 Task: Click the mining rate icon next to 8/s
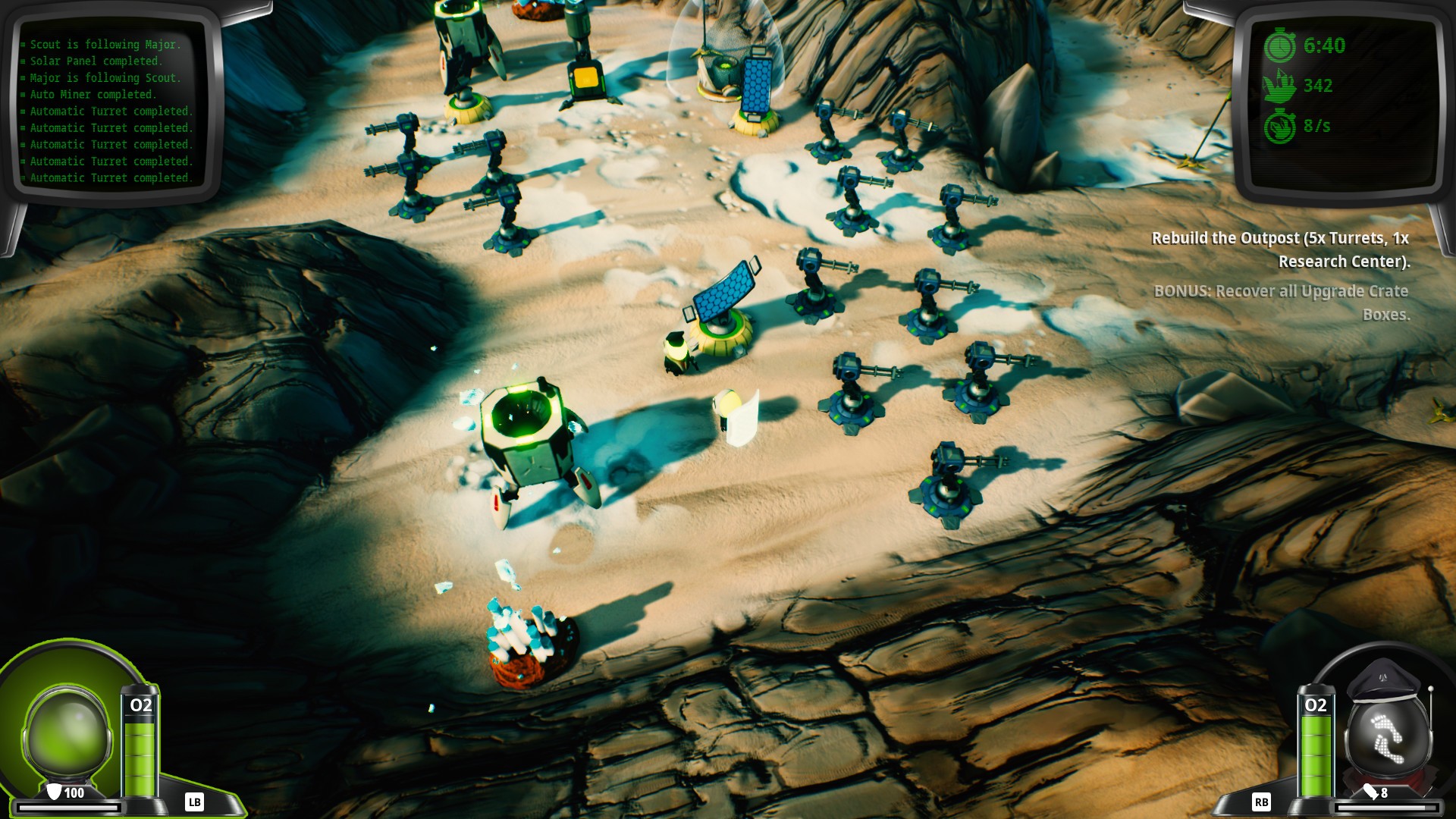tap(1281, 126)
